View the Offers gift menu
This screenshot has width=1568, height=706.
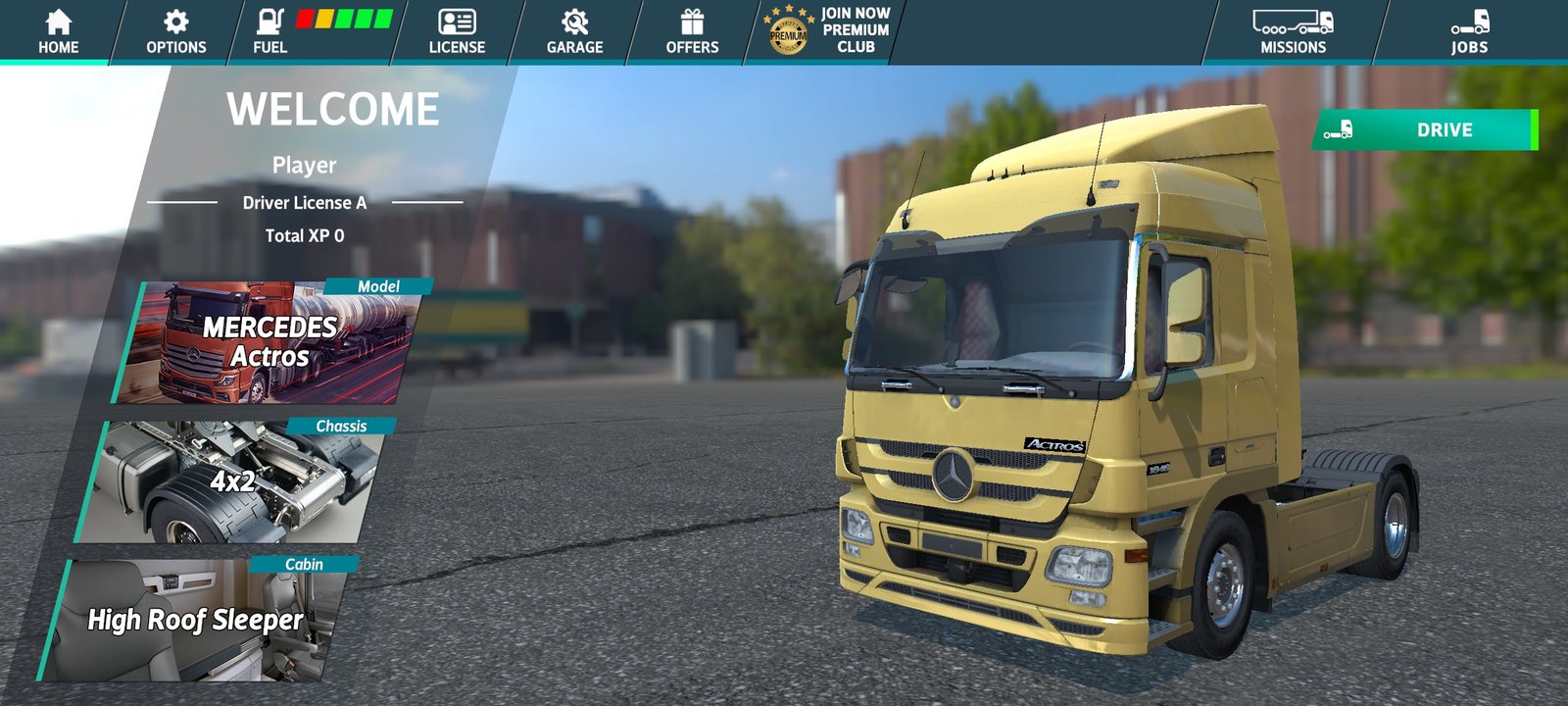692,31
